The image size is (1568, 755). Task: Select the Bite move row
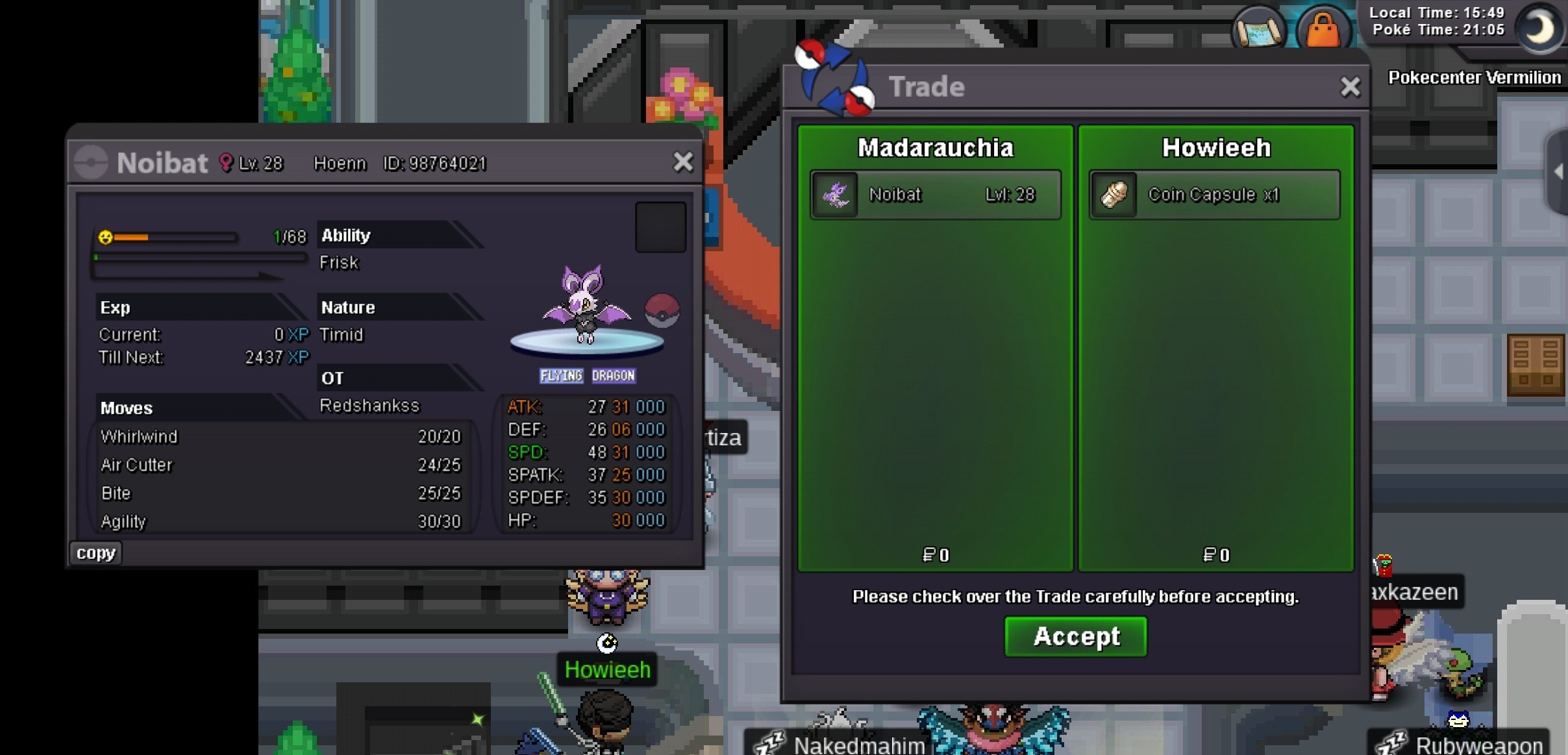coord(280,493)
